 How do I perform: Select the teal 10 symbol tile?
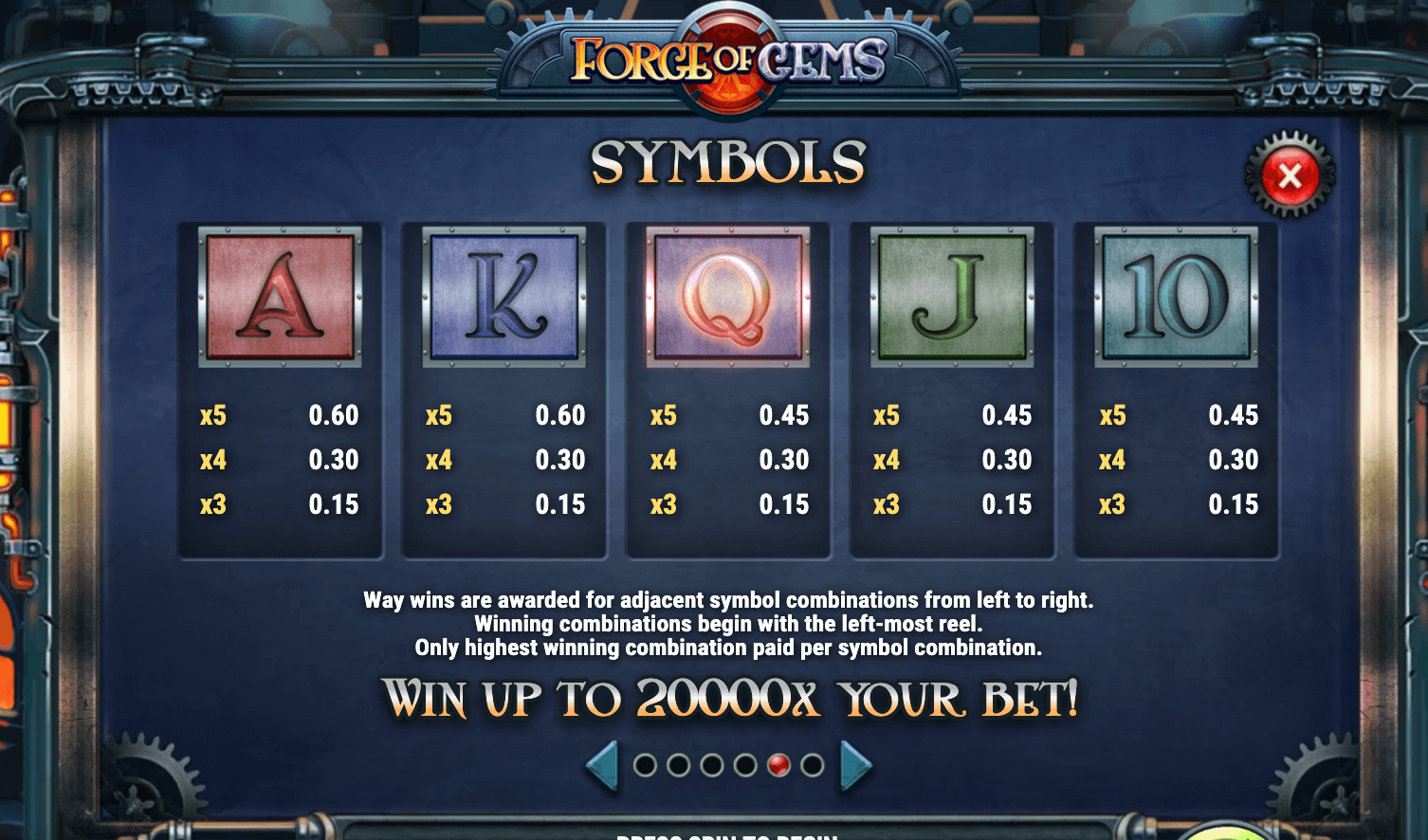[x=1175, y=298]
